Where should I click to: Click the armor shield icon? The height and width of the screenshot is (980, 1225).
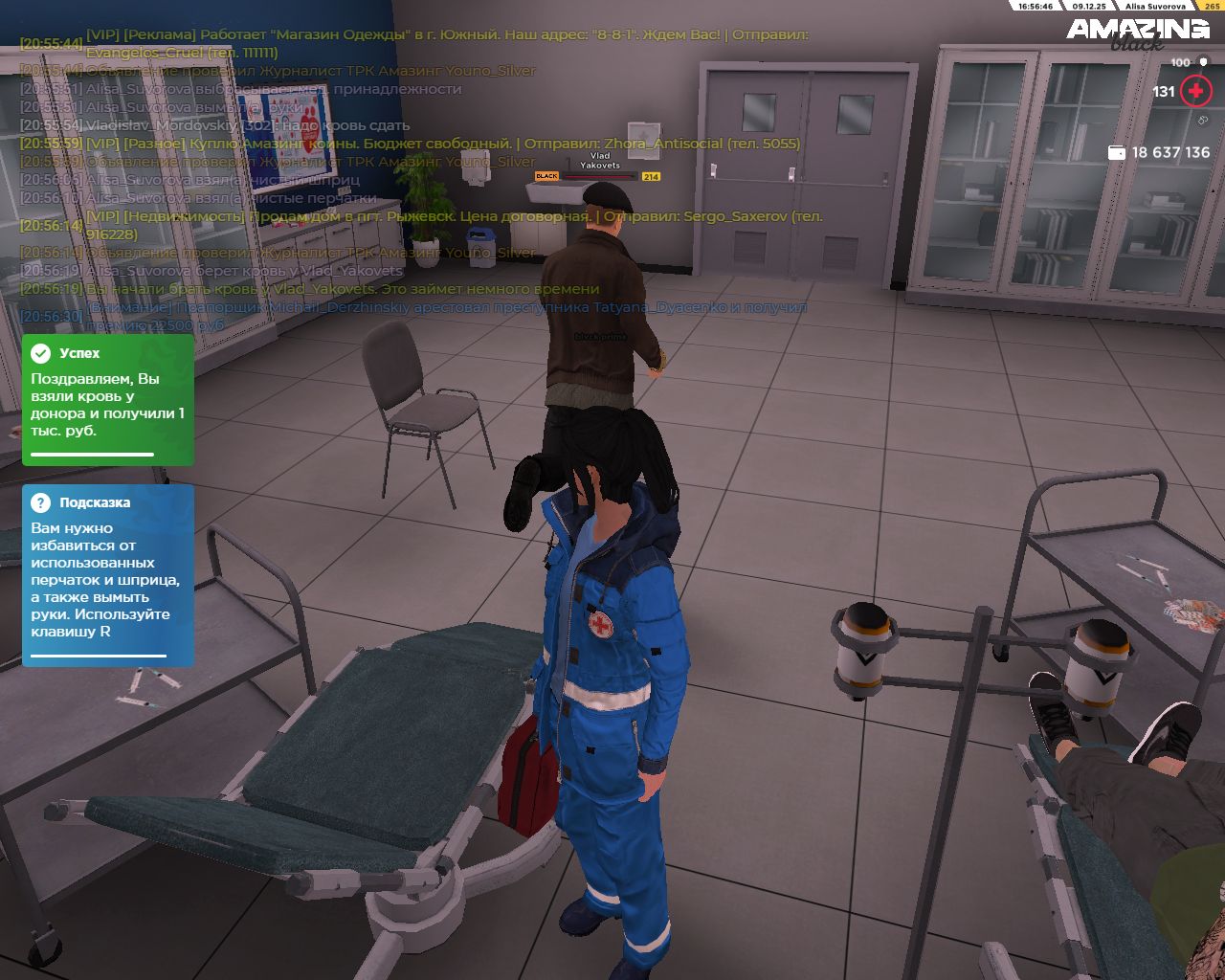pos(1203,62)
